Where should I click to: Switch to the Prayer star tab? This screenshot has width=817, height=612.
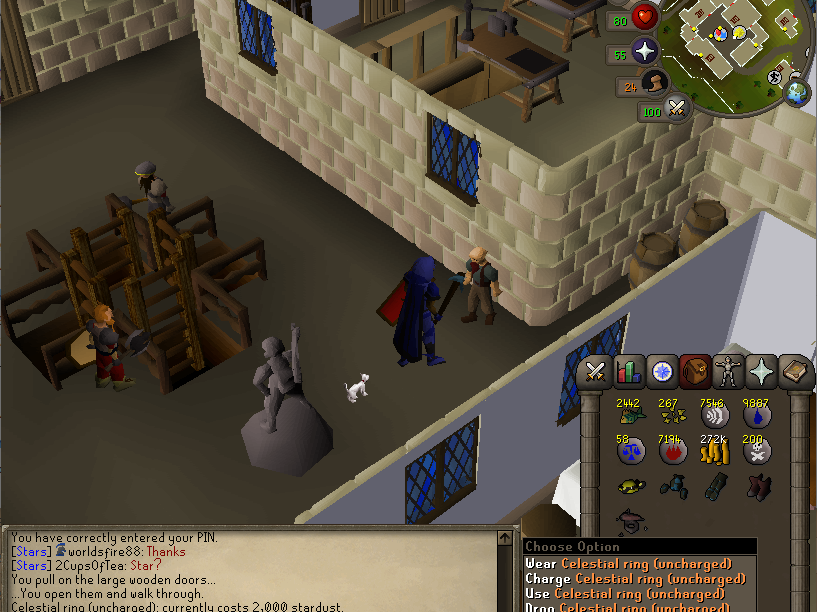[761, 373]
